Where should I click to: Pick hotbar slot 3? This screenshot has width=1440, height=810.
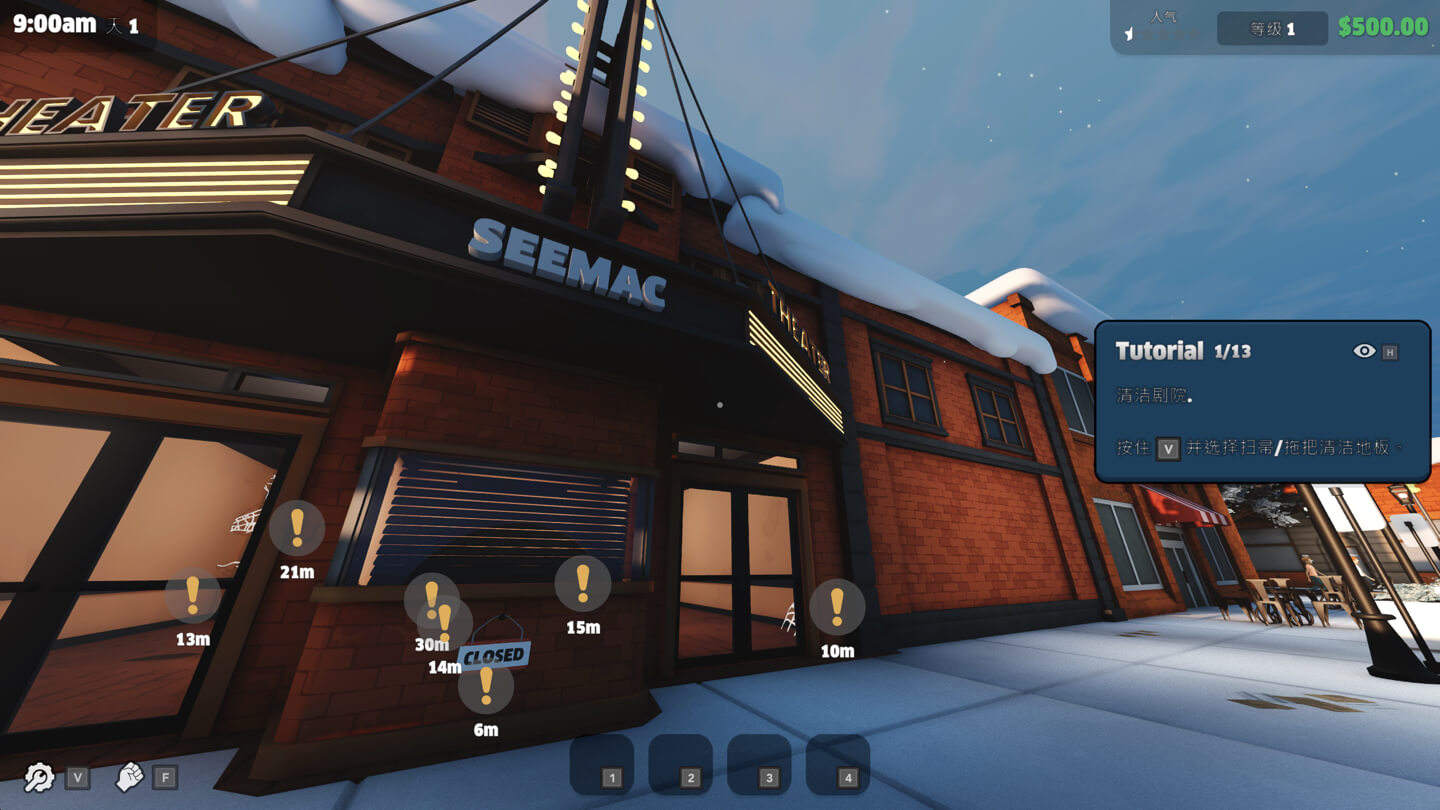pyautogui.click(x=759, y=765)
